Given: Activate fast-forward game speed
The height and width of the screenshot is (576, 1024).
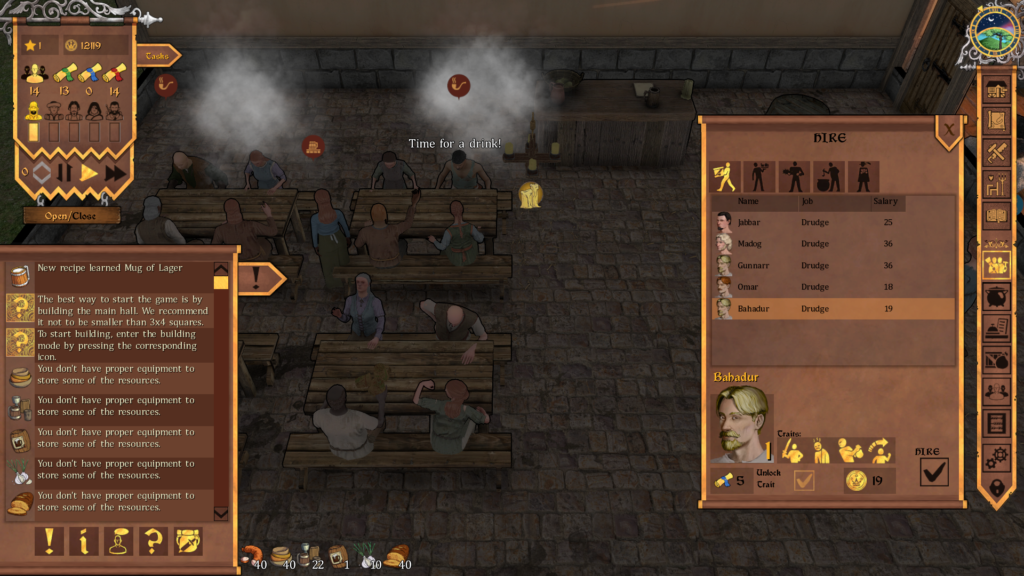Looking at the screenshot, I should (115, 172).
